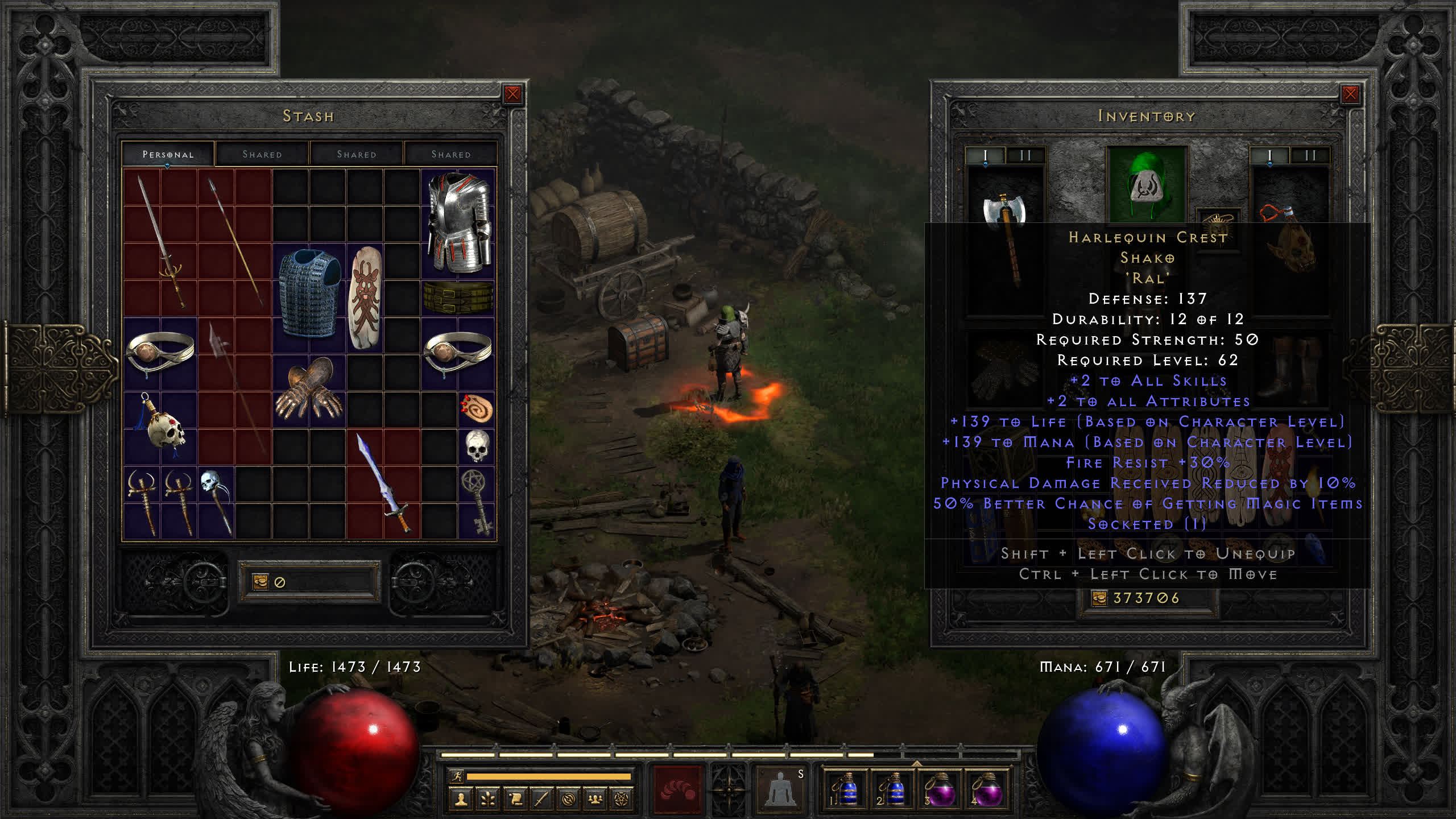Select the blue-bladed sword in stash
The height and width of the screenshot is (819, 1456).
(383, 483)
